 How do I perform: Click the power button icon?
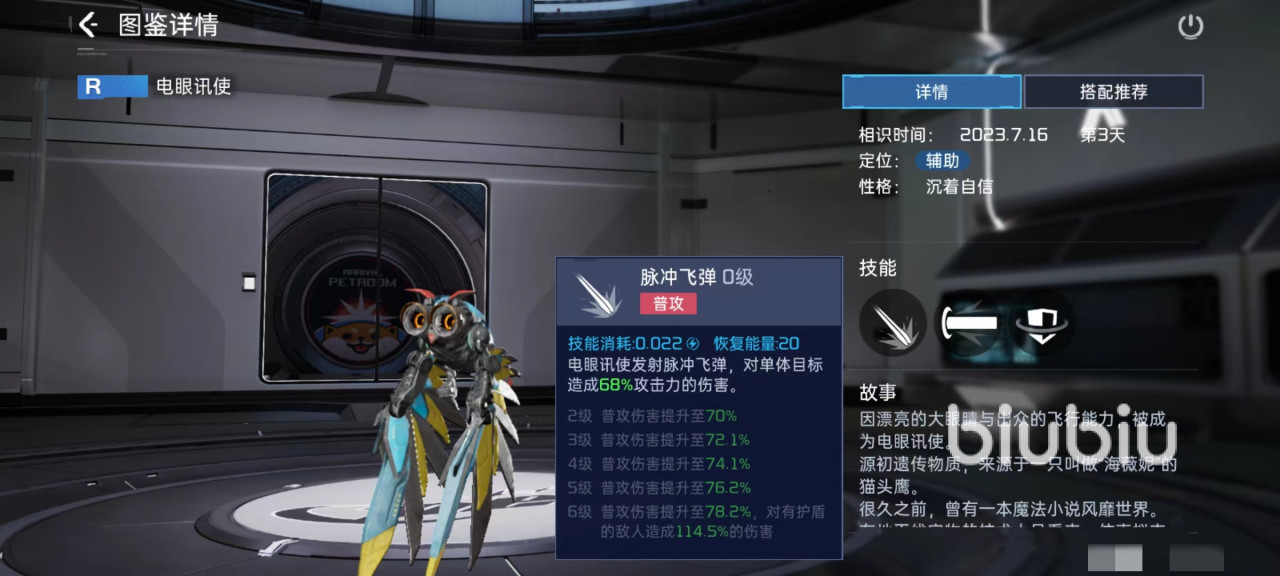[x=1190, y=27]
